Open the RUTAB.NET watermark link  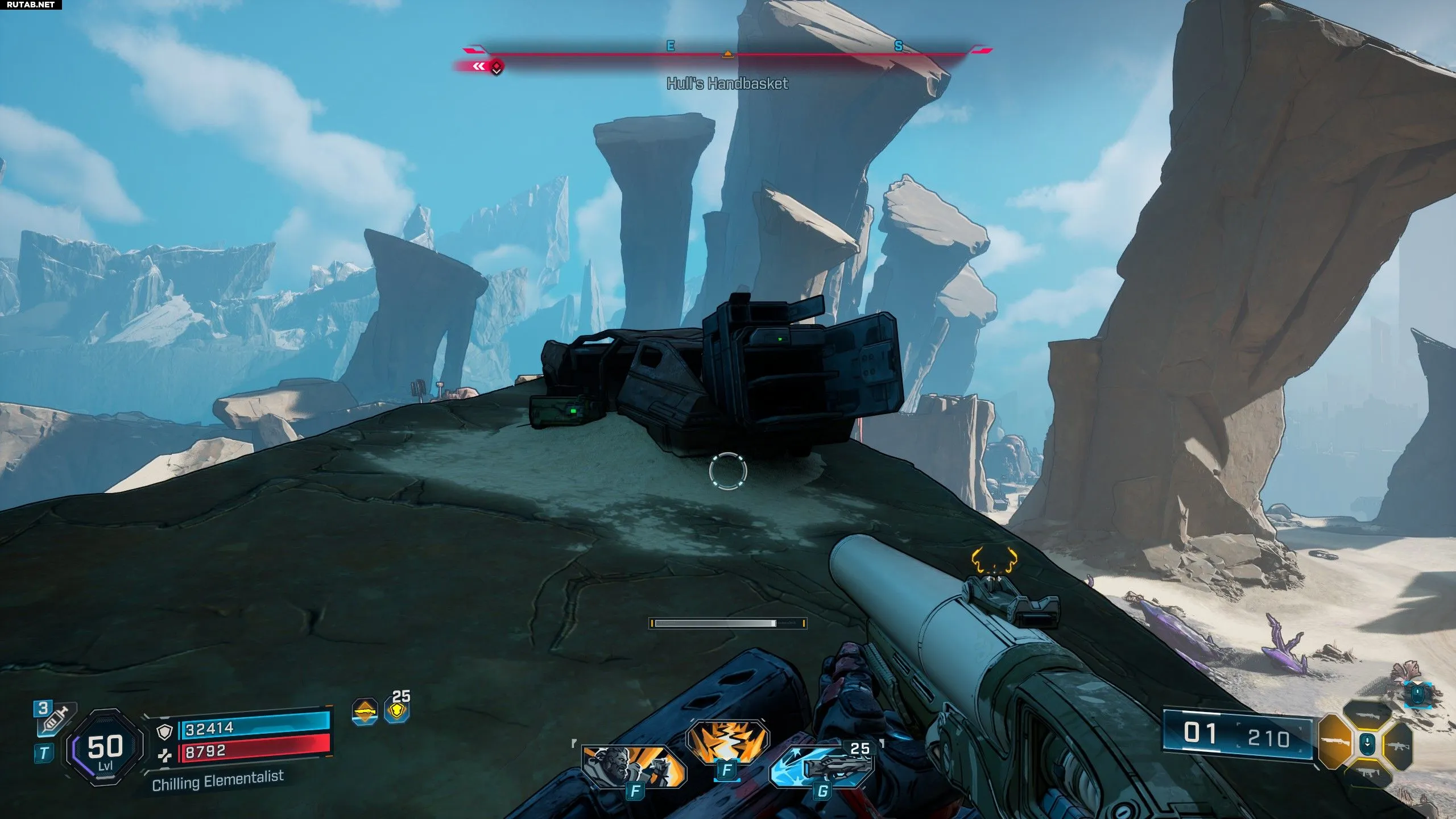31,5
